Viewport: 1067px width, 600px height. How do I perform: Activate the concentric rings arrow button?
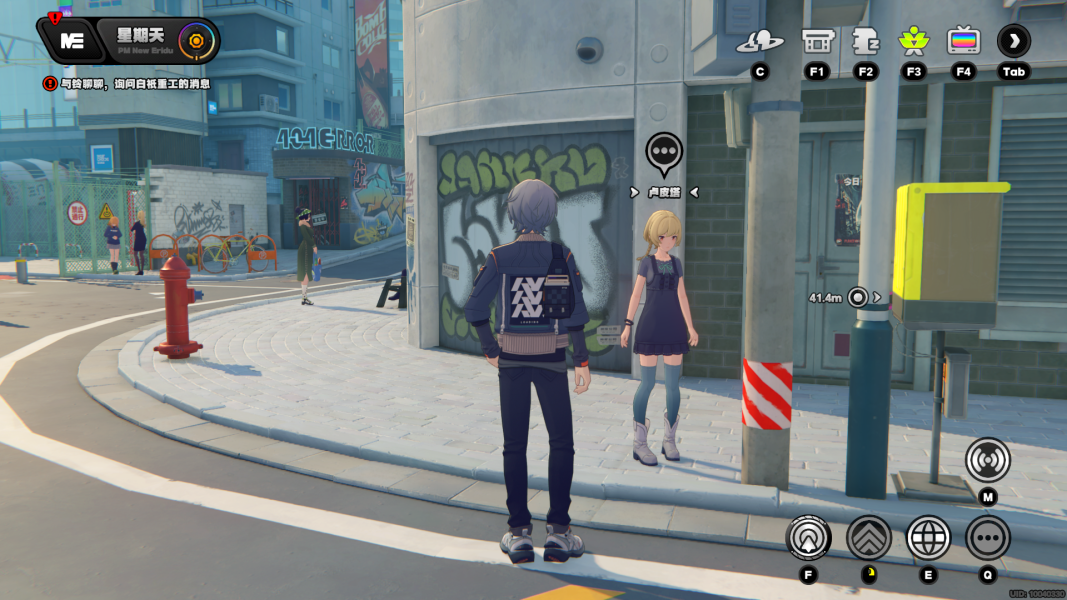808,538
